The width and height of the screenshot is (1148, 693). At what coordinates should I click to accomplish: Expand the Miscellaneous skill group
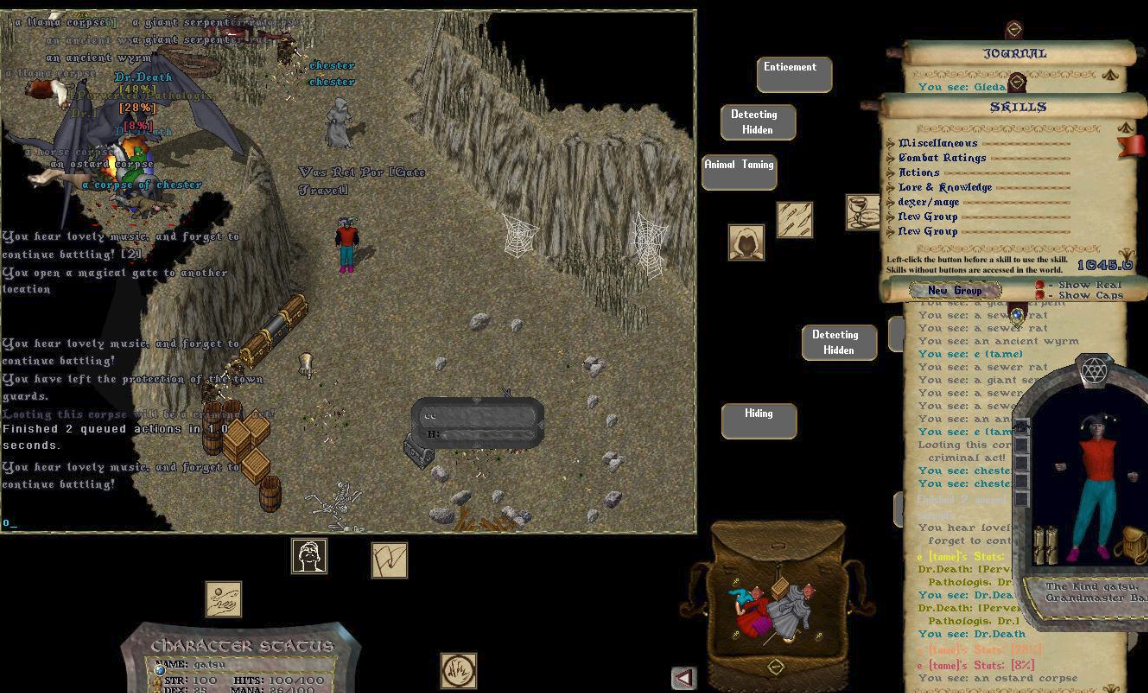coord(891,144)
